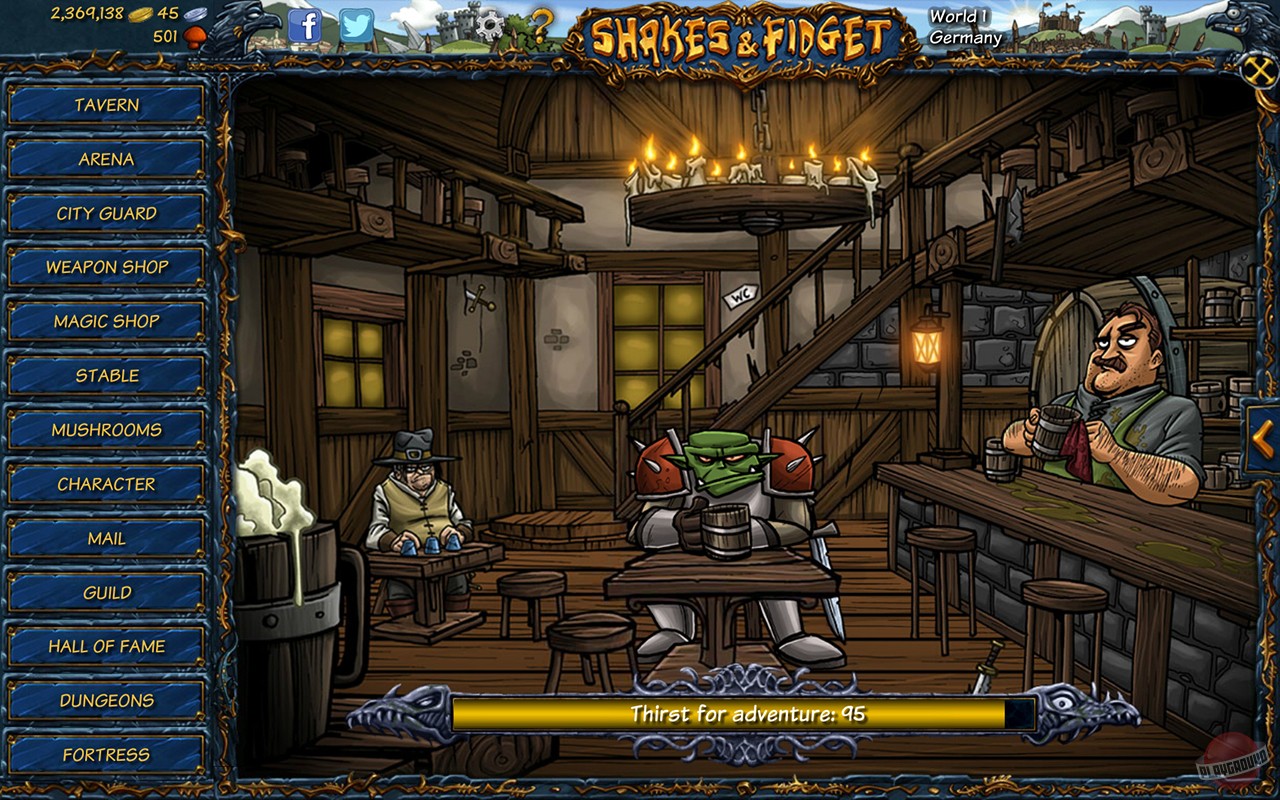Screen dimensions: 1280x800
Task: Open the Guild menu entry
Action: tap(105, 592)
